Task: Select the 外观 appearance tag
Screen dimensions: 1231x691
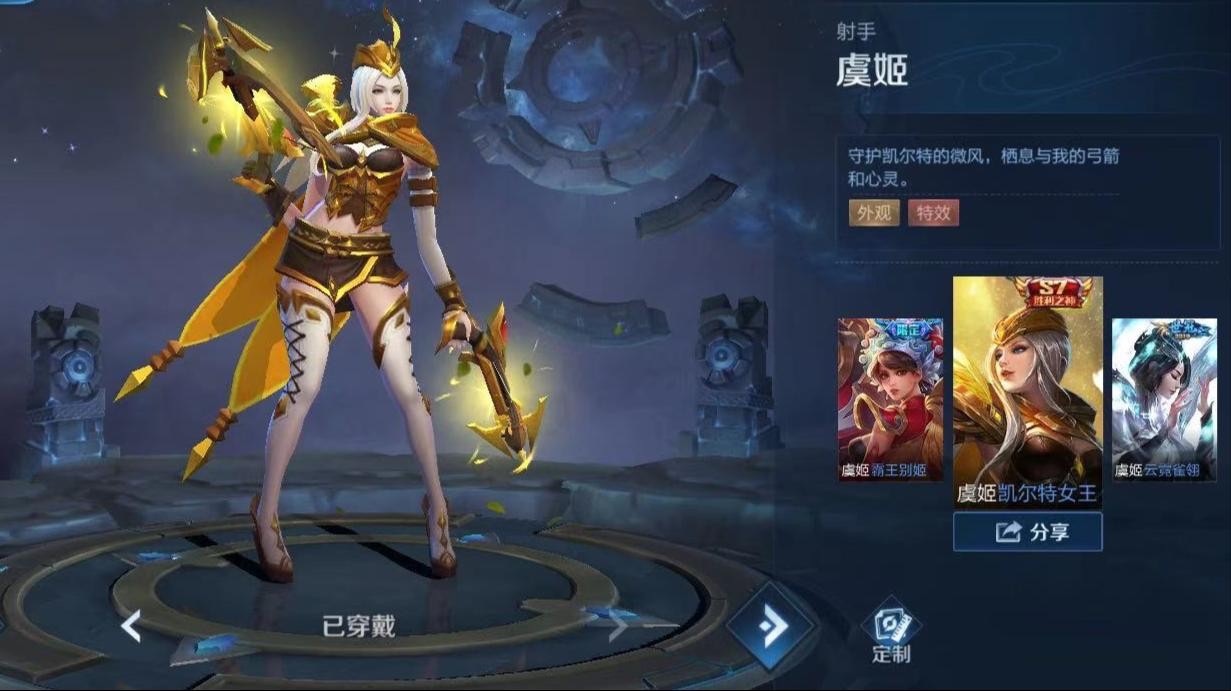Action: (873, 212)
